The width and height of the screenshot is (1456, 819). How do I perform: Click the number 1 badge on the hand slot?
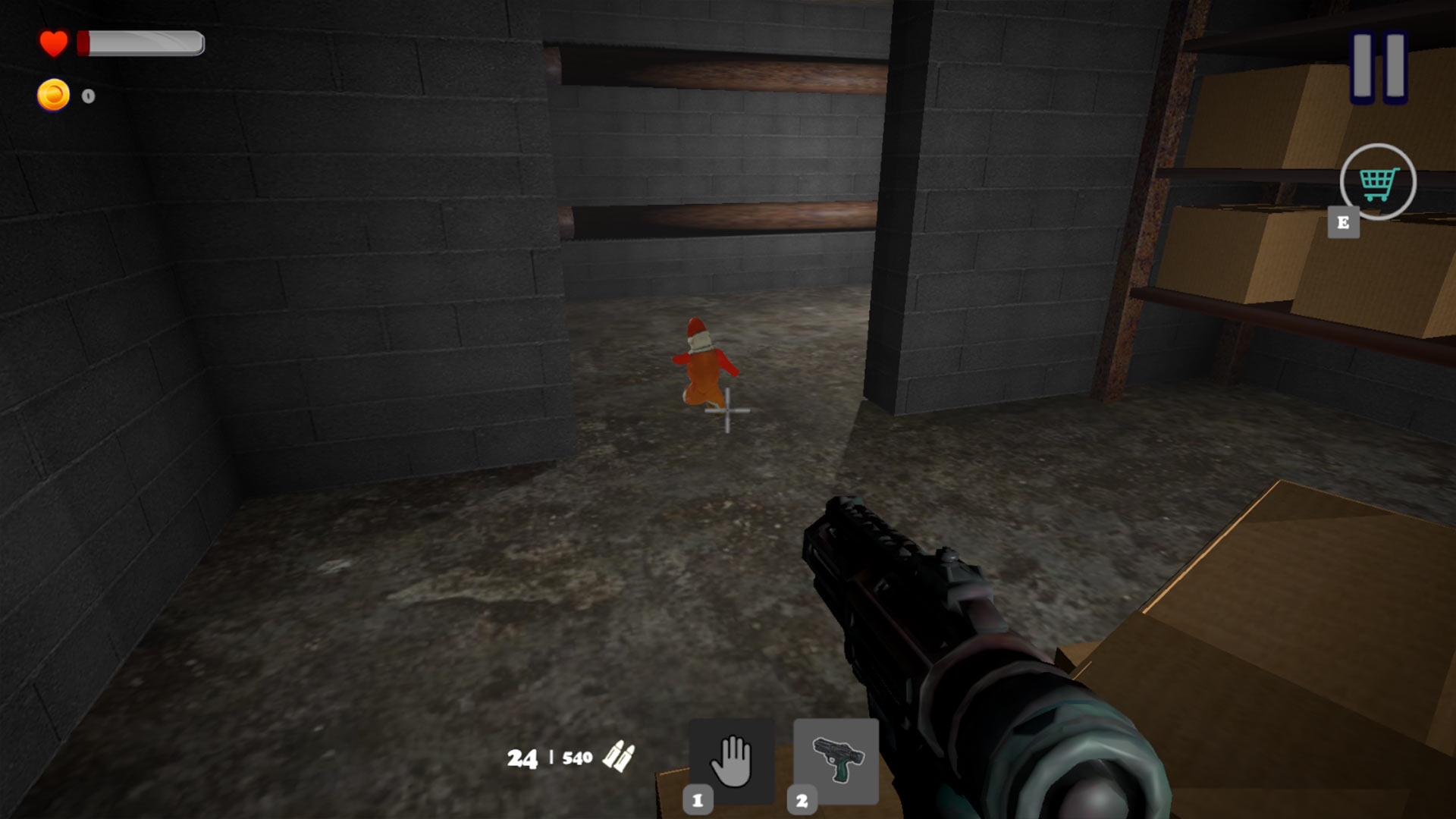point(698,798)
